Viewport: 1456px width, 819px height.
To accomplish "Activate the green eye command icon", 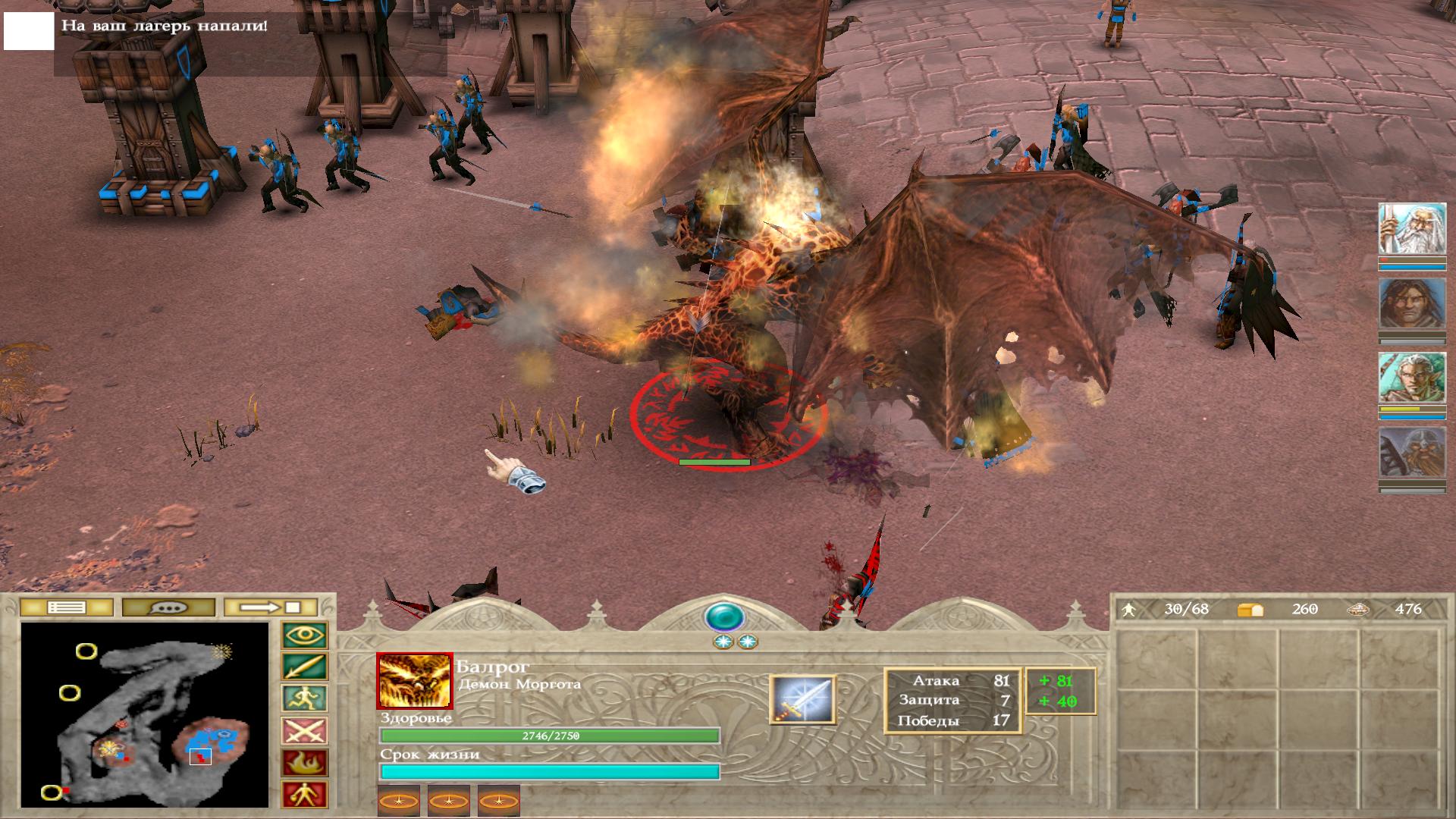I will [x=305, y=635].
